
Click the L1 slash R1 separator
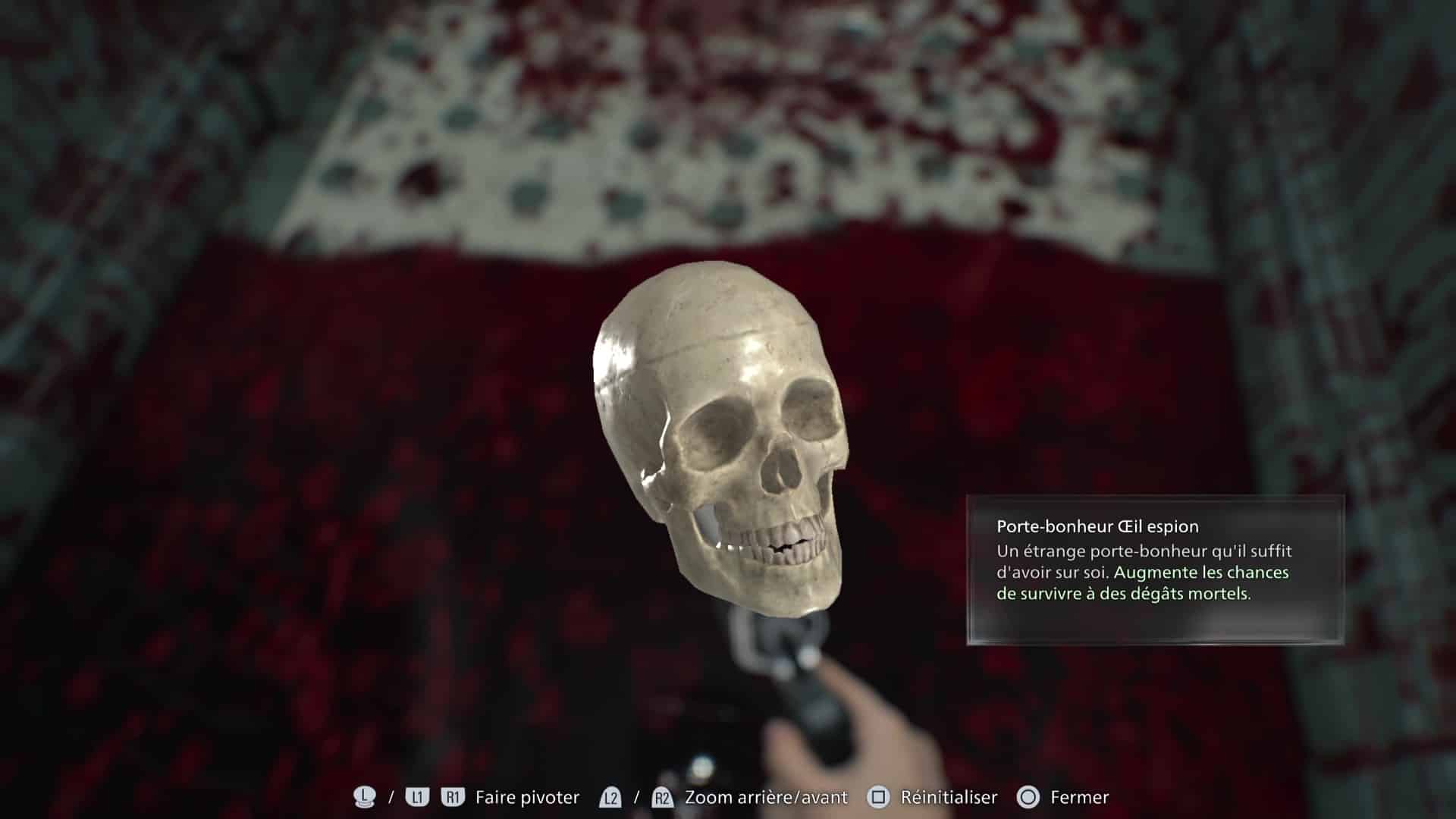pos(392,797)
